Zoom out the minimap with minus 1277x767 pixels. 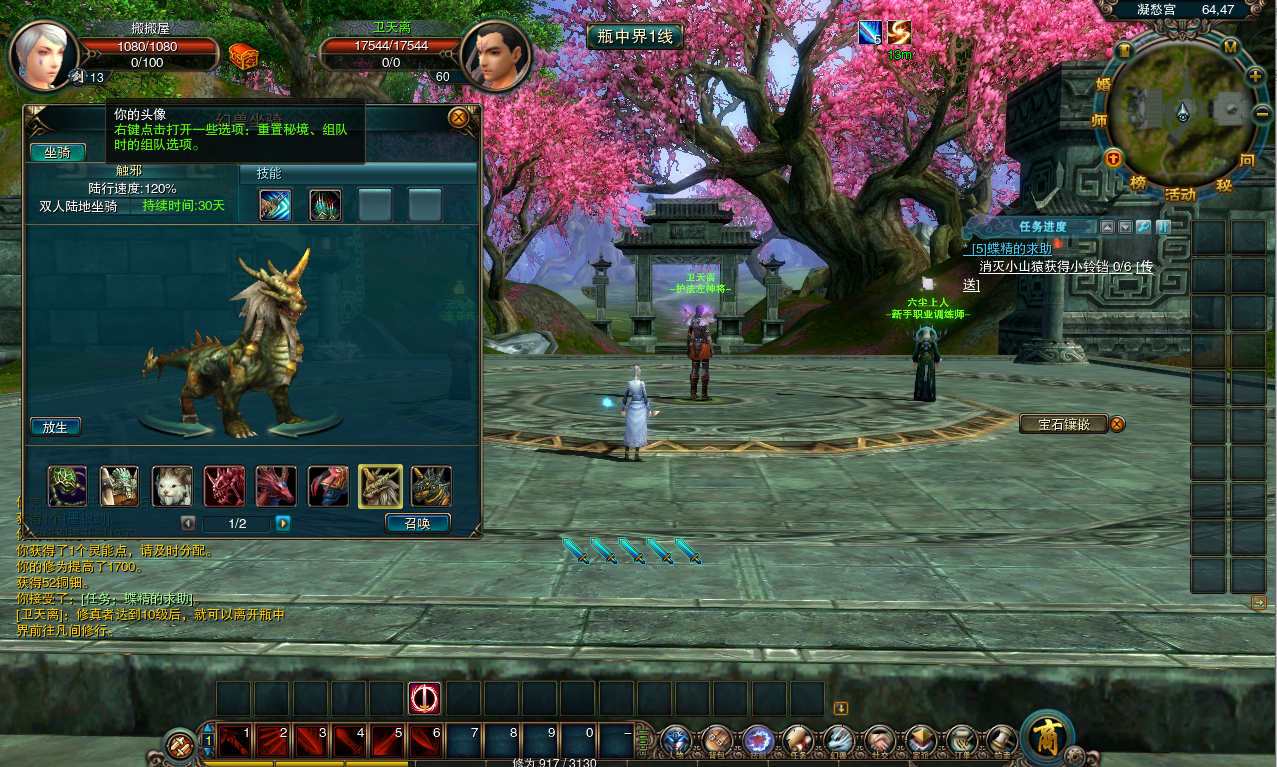1260,114
